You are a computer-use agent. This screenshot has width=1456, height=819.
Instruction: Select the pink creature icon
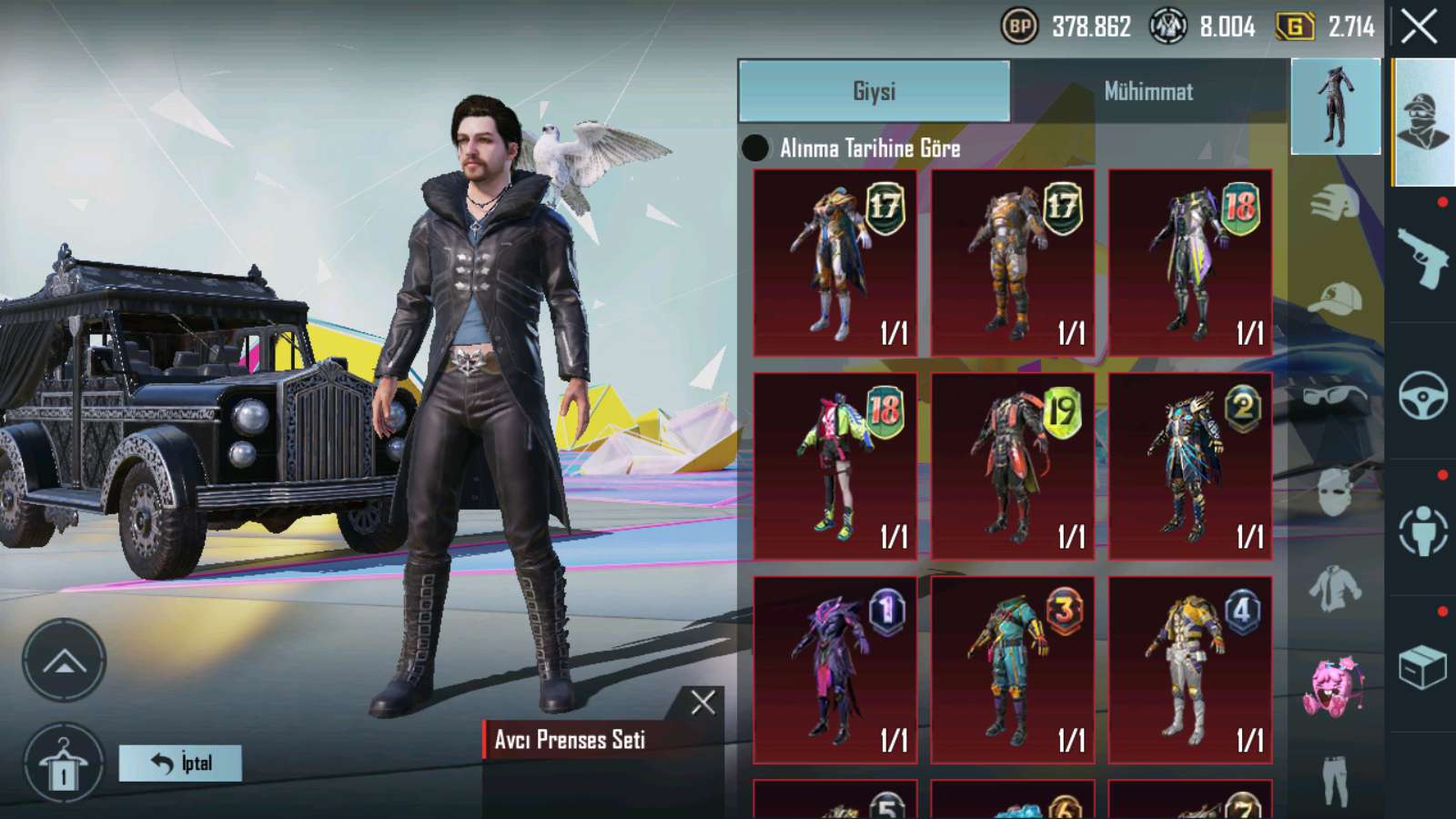pyautogui.click(x=1334, y=686)
